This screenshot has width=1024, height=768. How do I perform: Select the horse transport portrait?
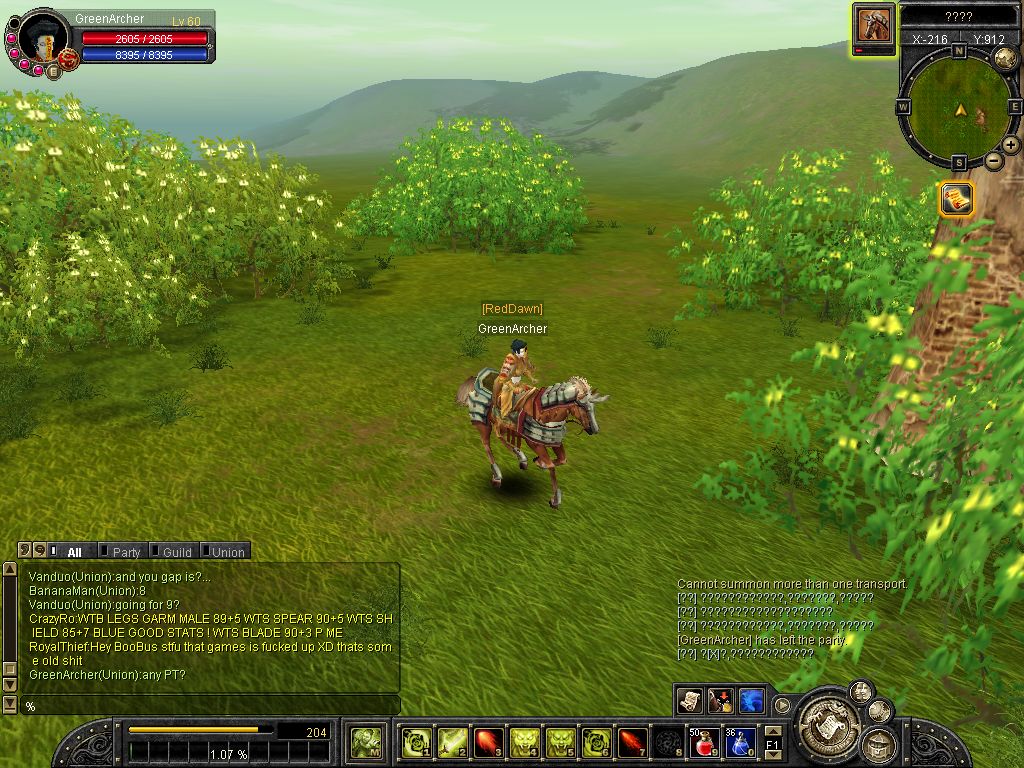click(x=875, y=25)
